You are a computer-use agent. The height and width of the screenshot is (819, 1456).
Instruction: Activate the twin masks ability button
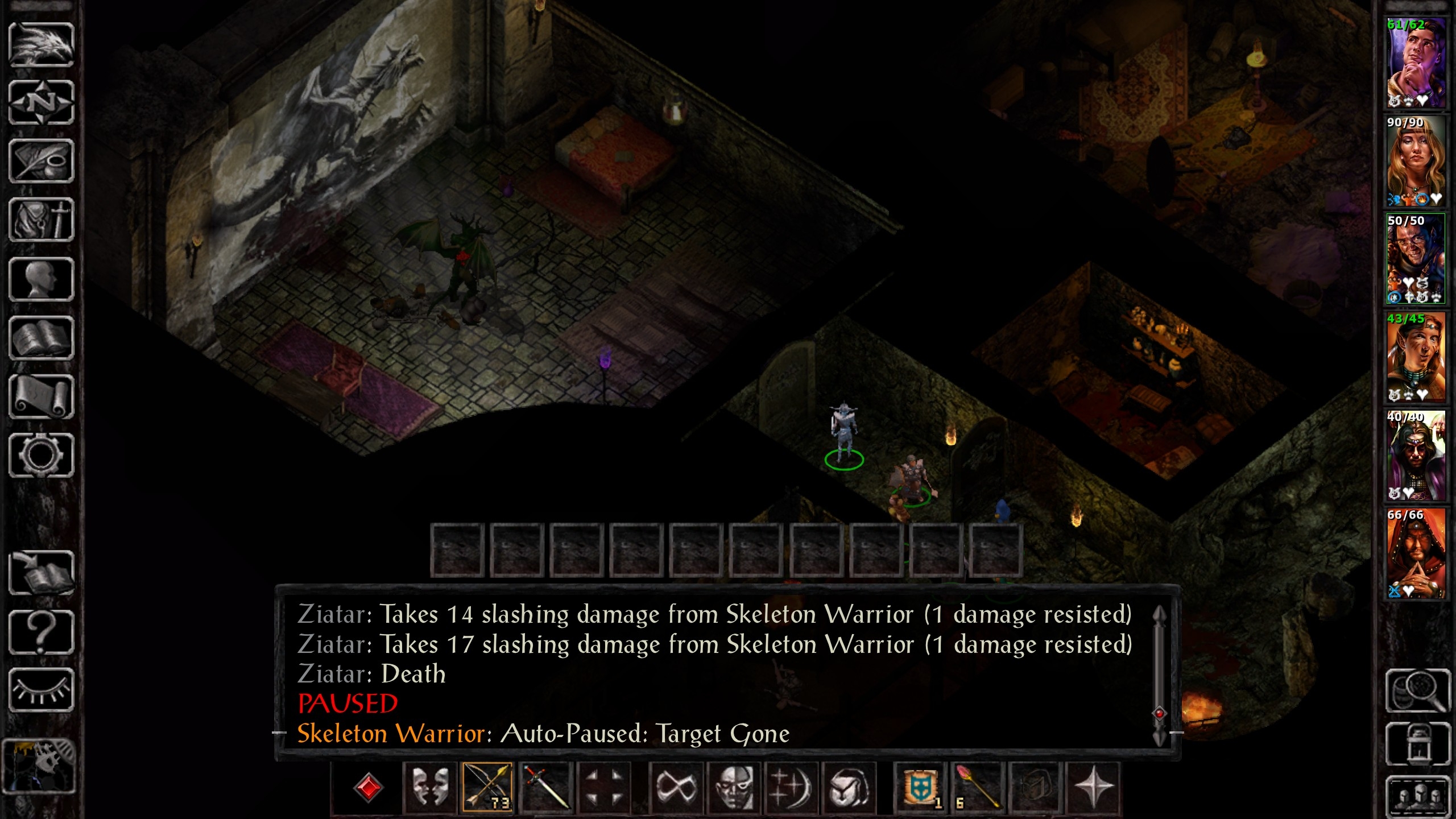pyautogui.click(x=429, y=787)
